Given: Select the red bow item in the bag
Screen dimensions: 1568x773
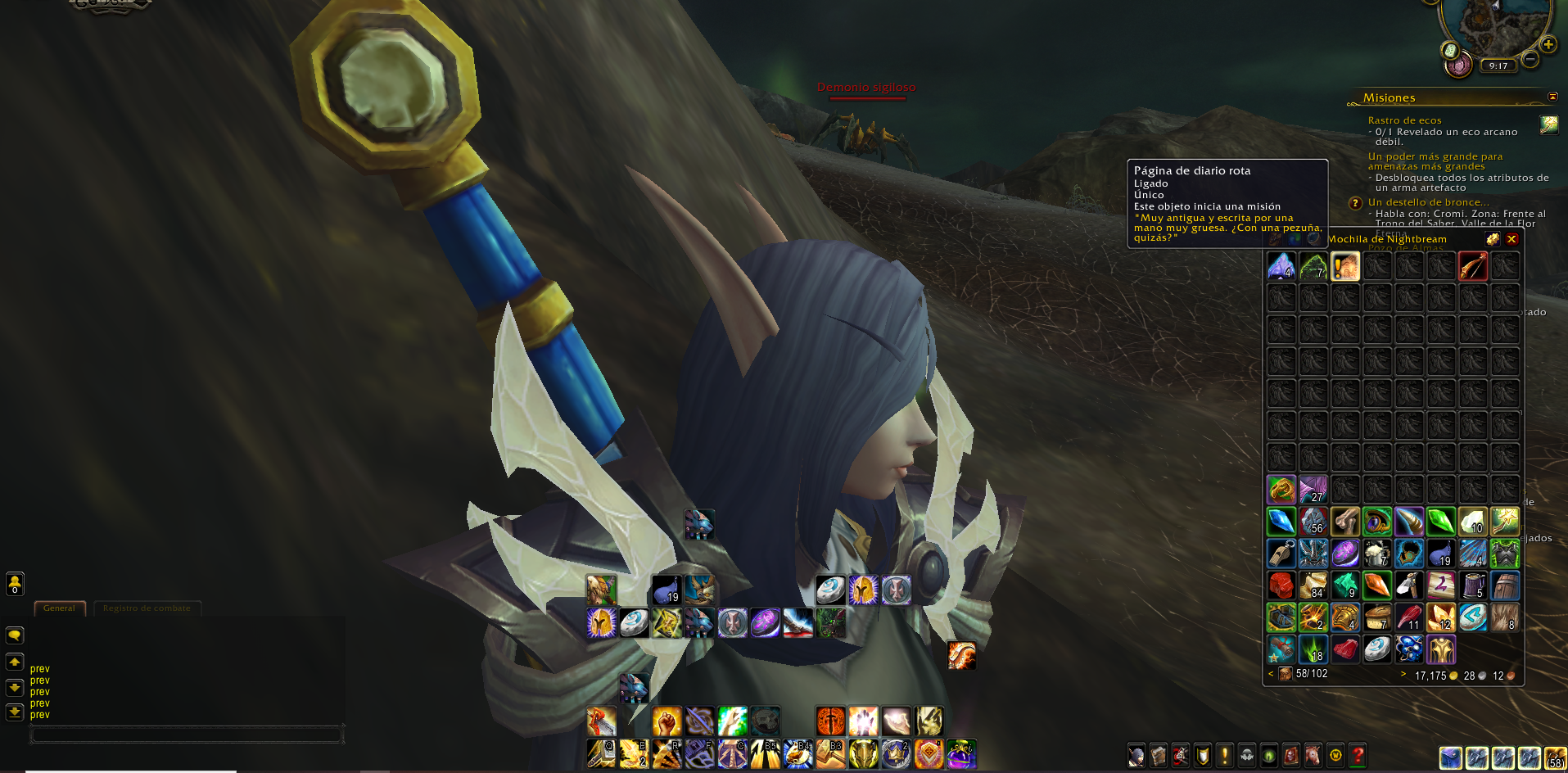Looking at the screenshot, I should (x=1472, y=266).
